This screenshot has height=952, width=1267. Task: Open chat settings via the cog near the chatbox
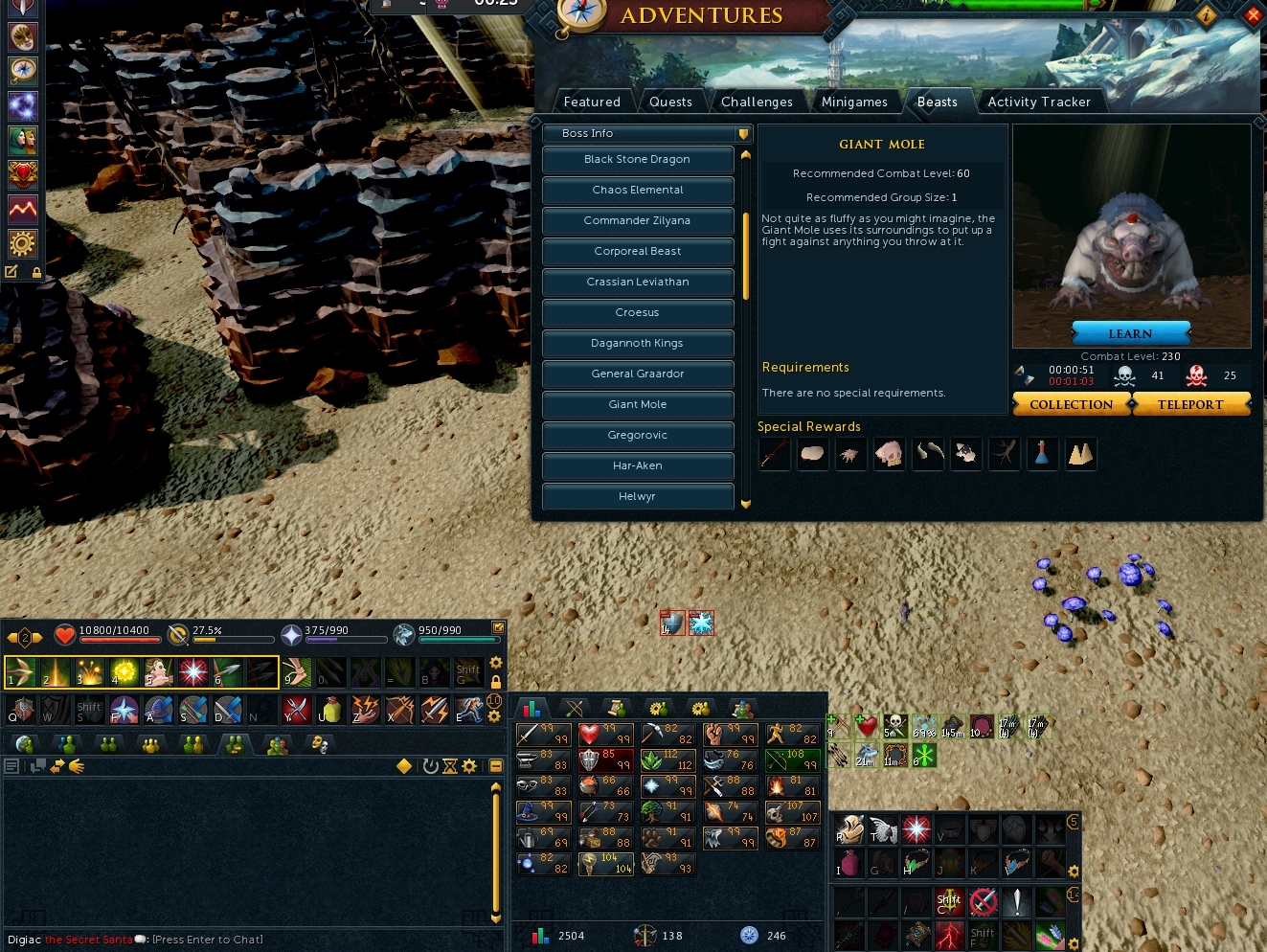470,766
